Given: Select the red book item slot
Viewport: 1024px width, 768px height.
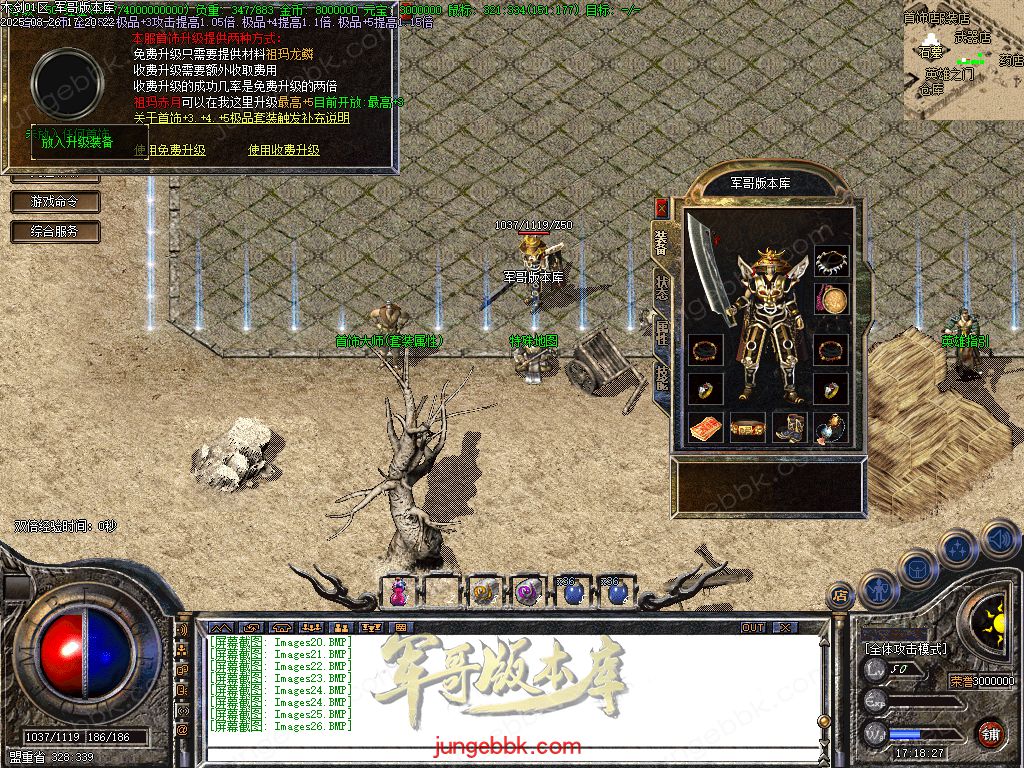Looking at the screenshot, I should click(706, 427).
